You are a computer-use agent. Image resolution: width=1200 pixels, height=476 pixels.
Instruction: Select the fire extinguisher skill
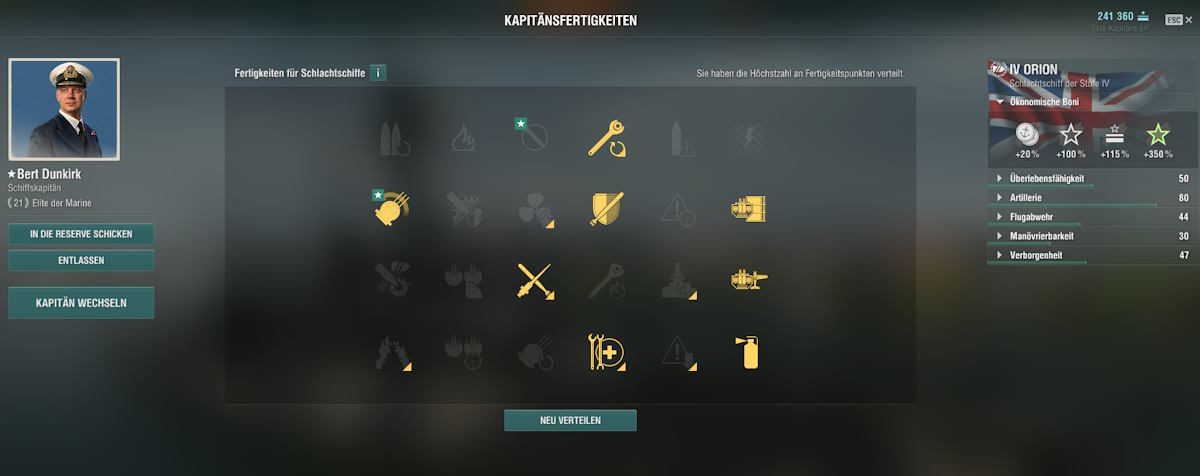point(750,352)
